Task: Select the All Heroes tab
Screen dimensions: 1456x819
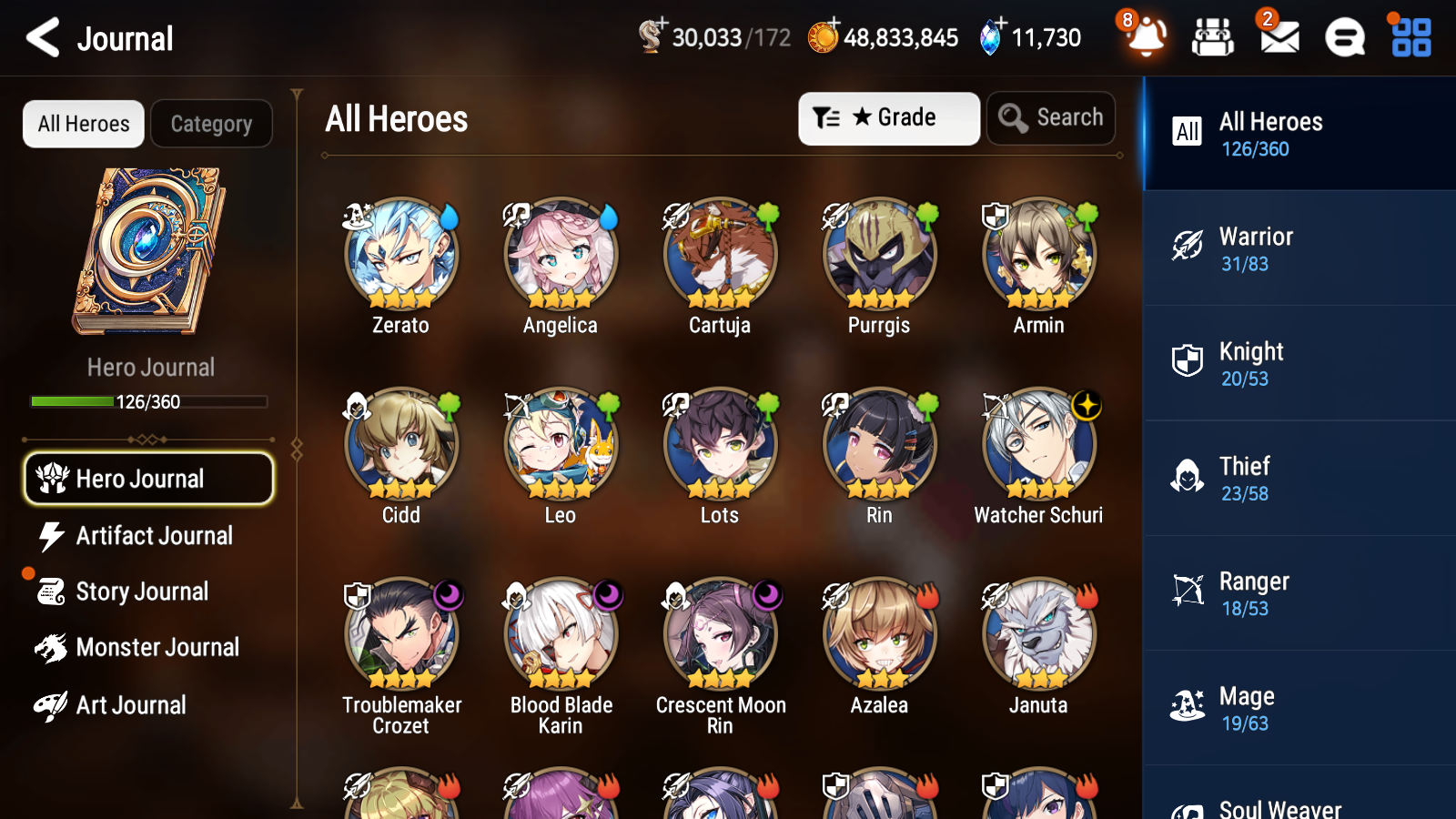Action: pyautogui.click(x=83, y=124)
